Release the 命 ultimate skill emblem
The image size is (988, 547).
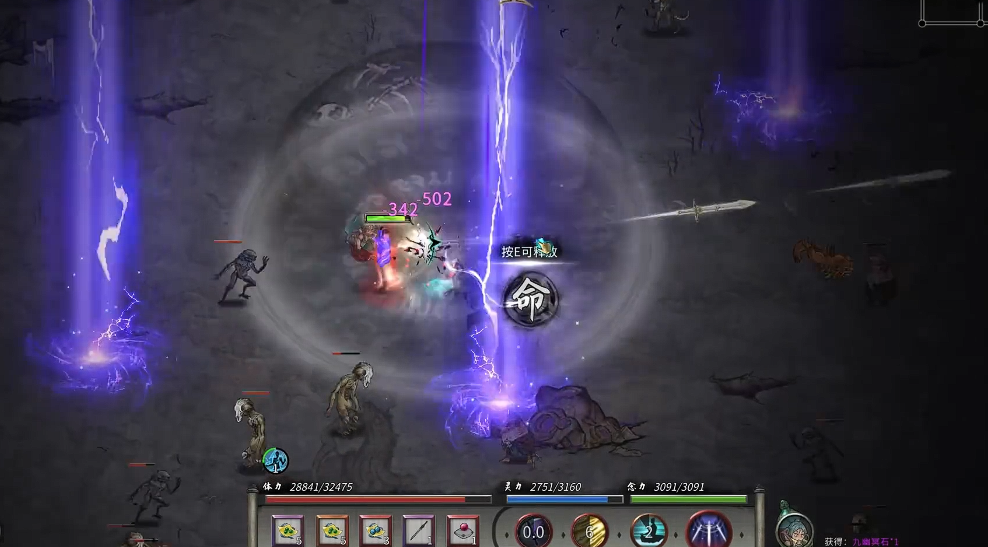(530, 299)
